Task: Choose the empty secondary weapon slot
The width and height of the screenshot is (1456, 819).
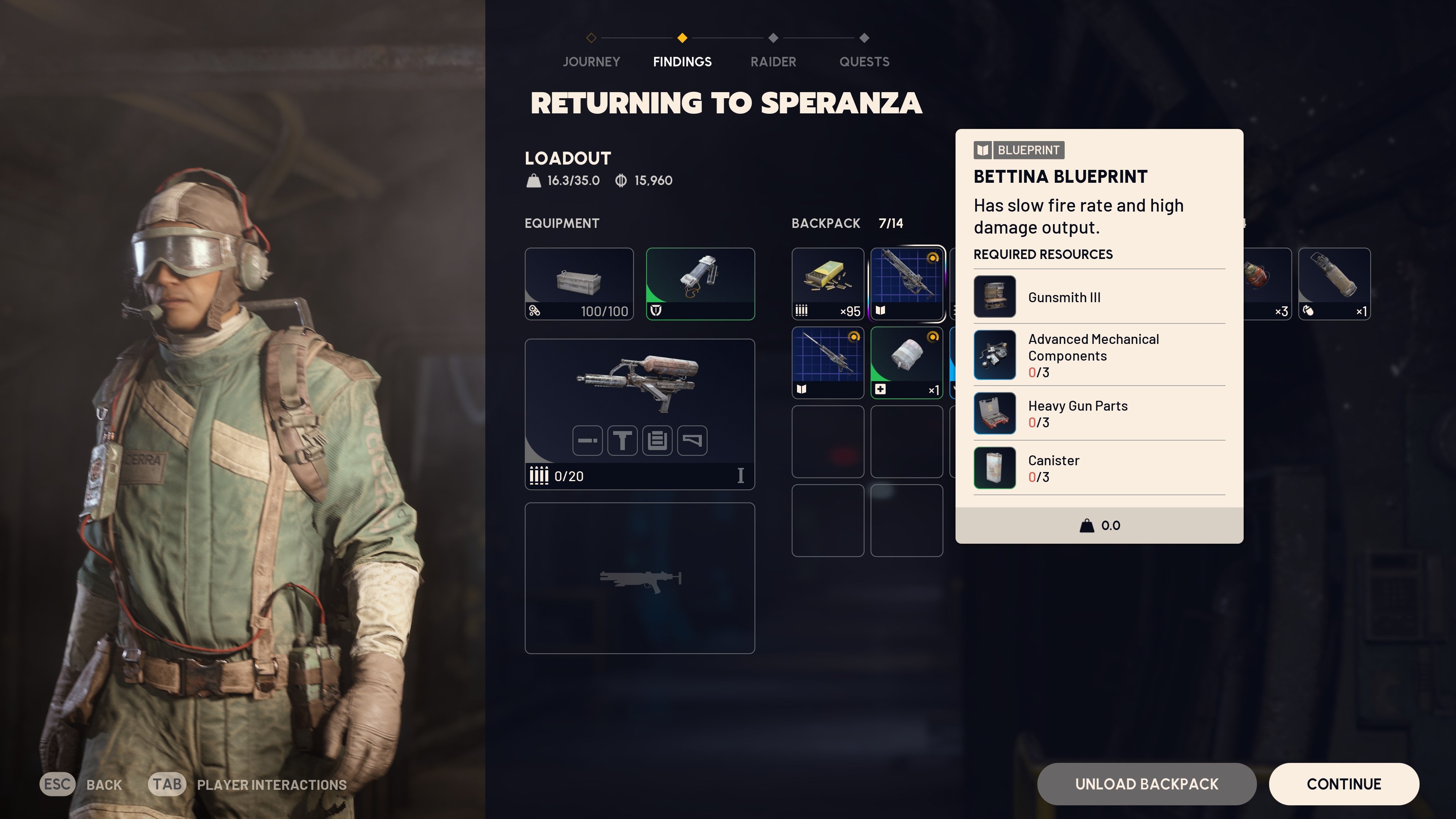Action: 639,577
